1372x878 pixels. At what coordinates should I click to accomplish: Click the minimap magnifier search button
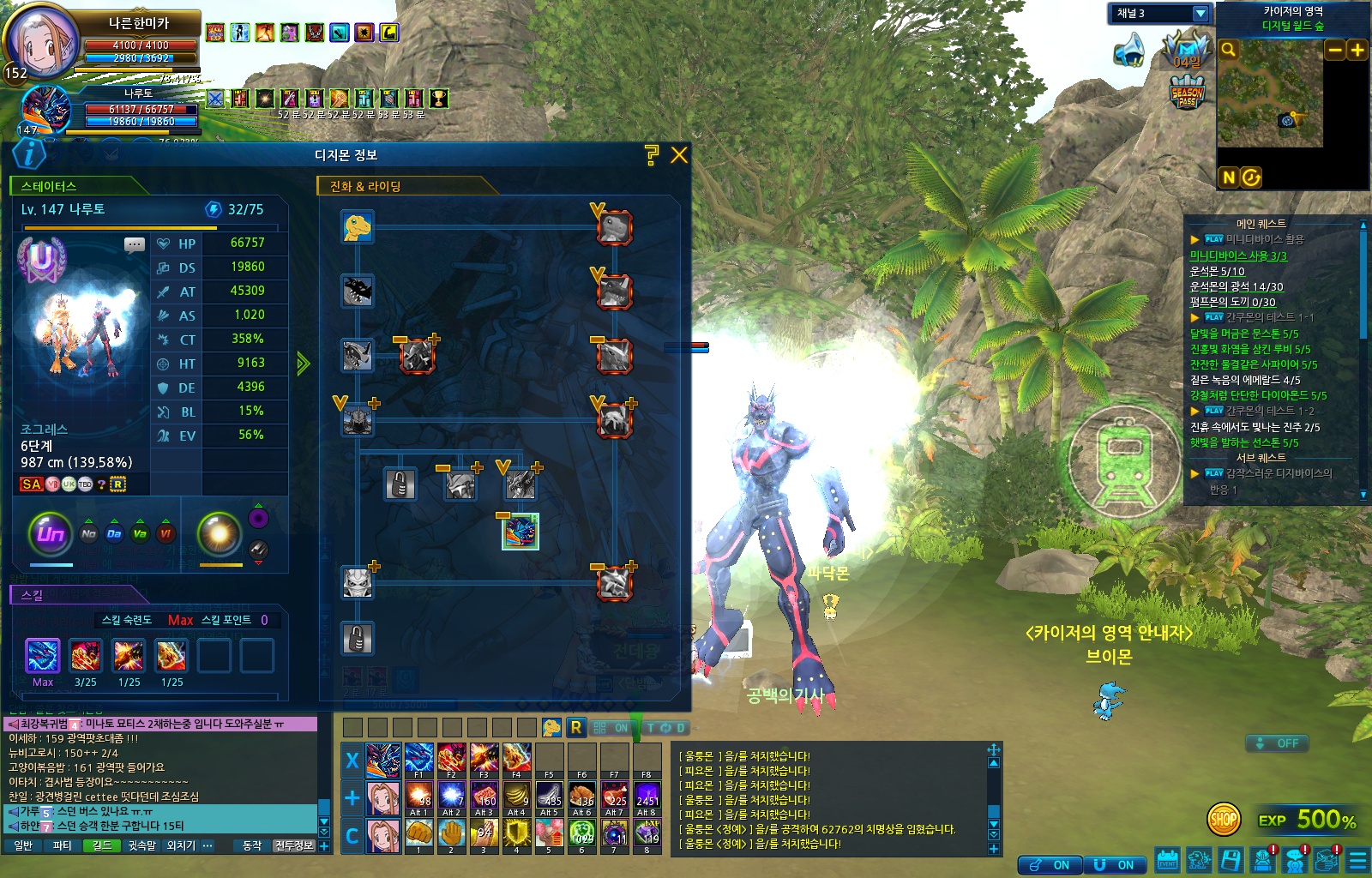coord(1229,50)
